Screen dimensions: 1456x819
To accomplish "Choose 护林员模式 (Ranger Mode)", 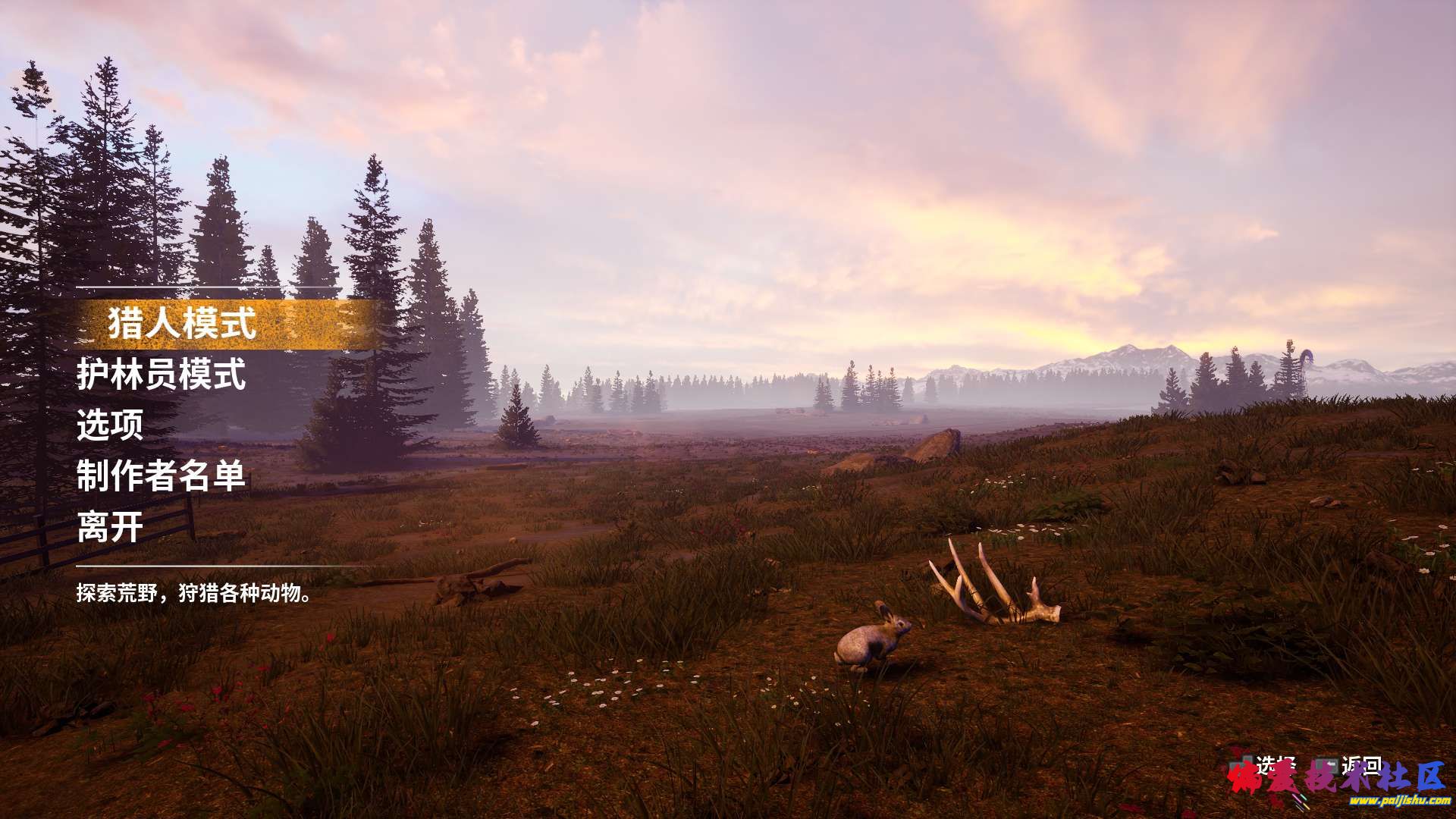I will coord(161,375).
